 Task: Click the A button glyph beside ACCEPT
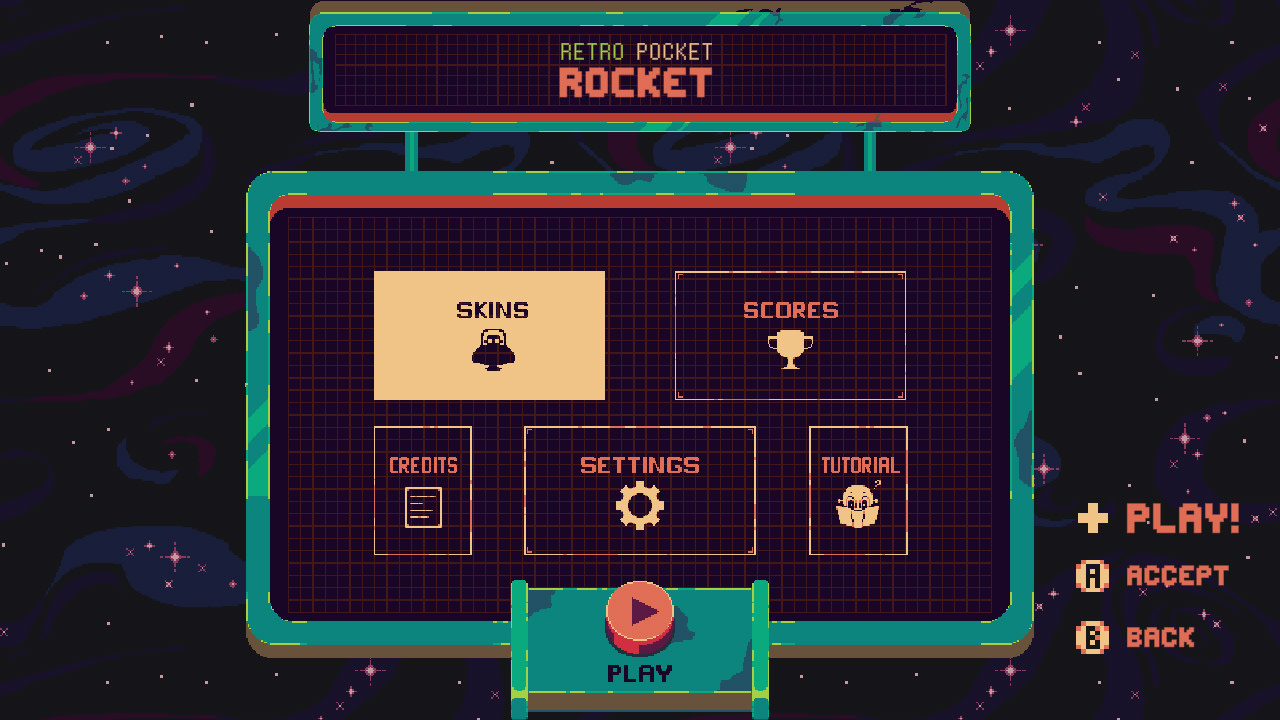[x=1093, y=576]
